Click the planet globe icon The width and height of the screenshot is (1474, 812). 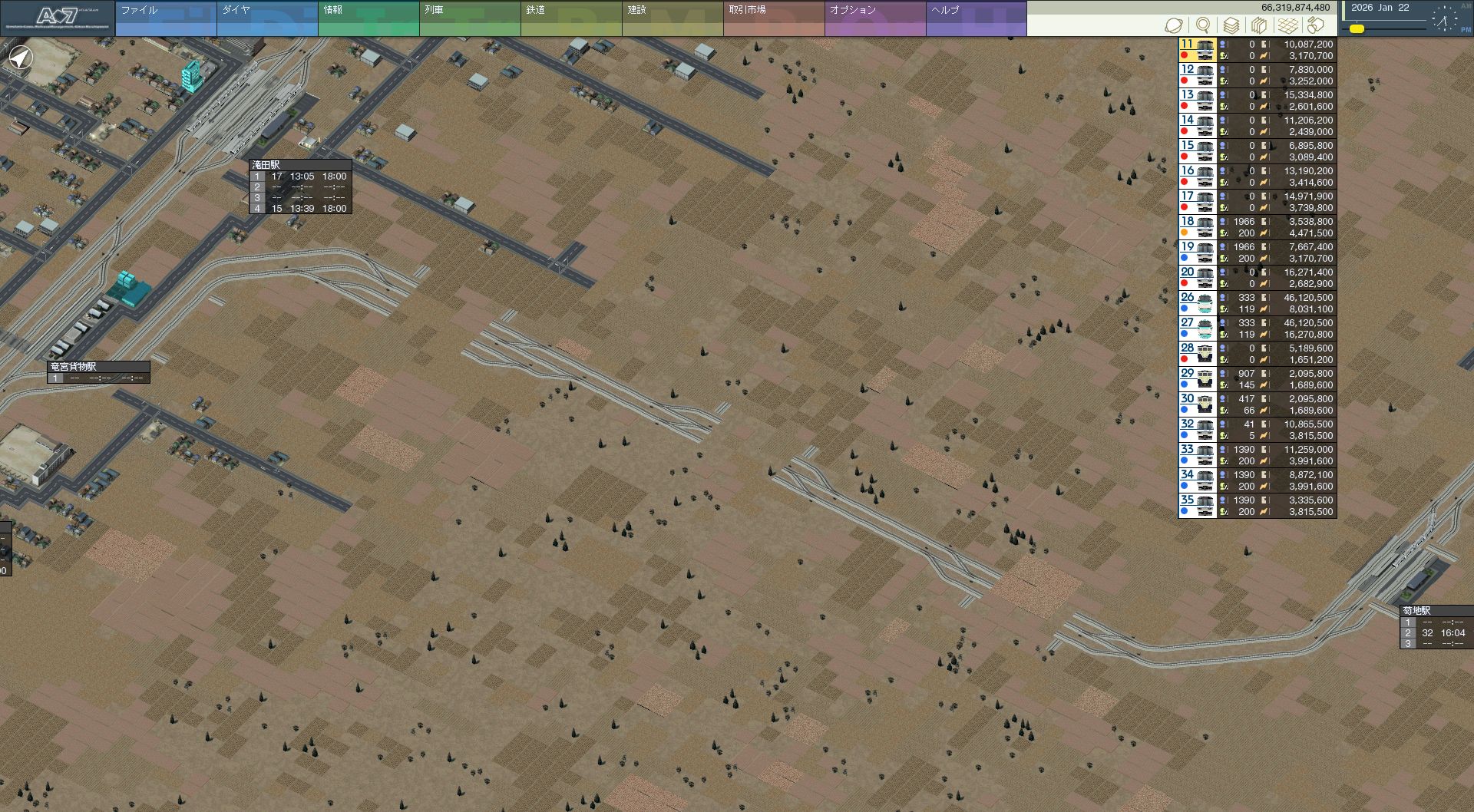click(1174, 26)
